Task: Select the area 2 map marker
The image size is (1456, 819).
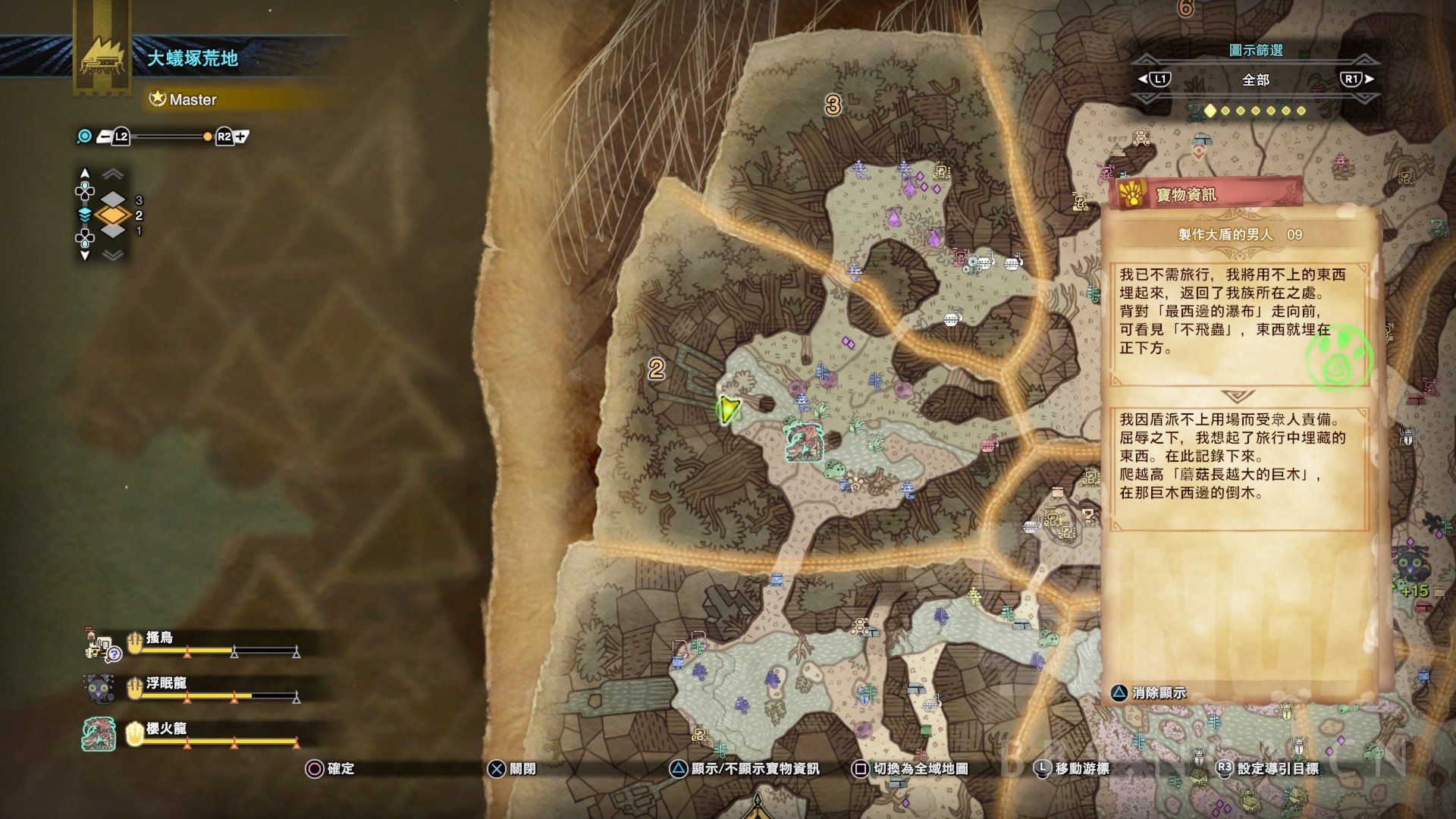Action: click(656, 369)
